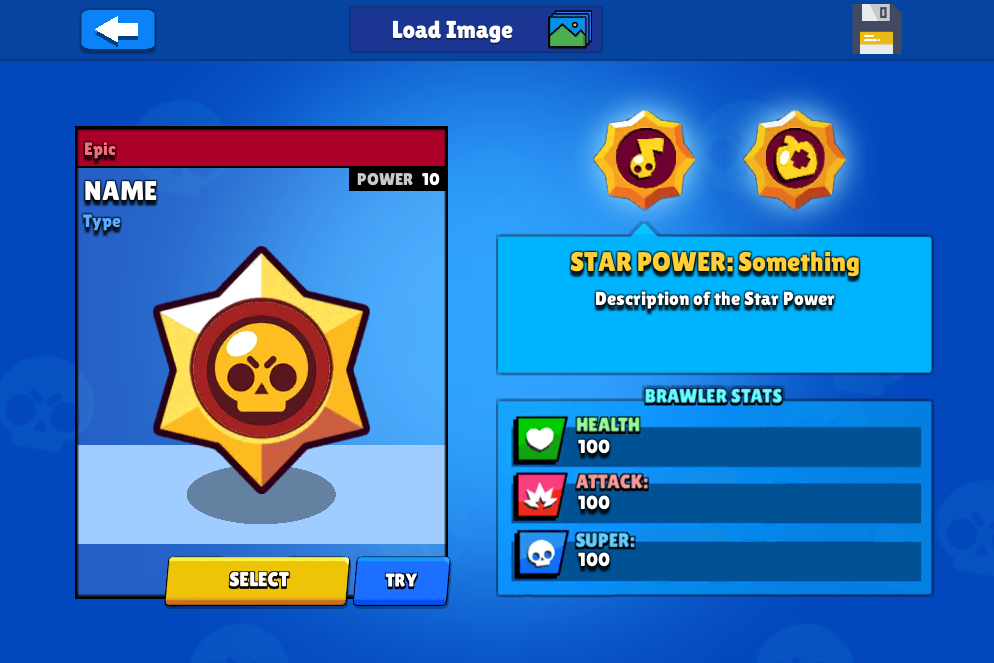Tap the blue TRY button
Screen dimensions: 994x663
[401, 580]
